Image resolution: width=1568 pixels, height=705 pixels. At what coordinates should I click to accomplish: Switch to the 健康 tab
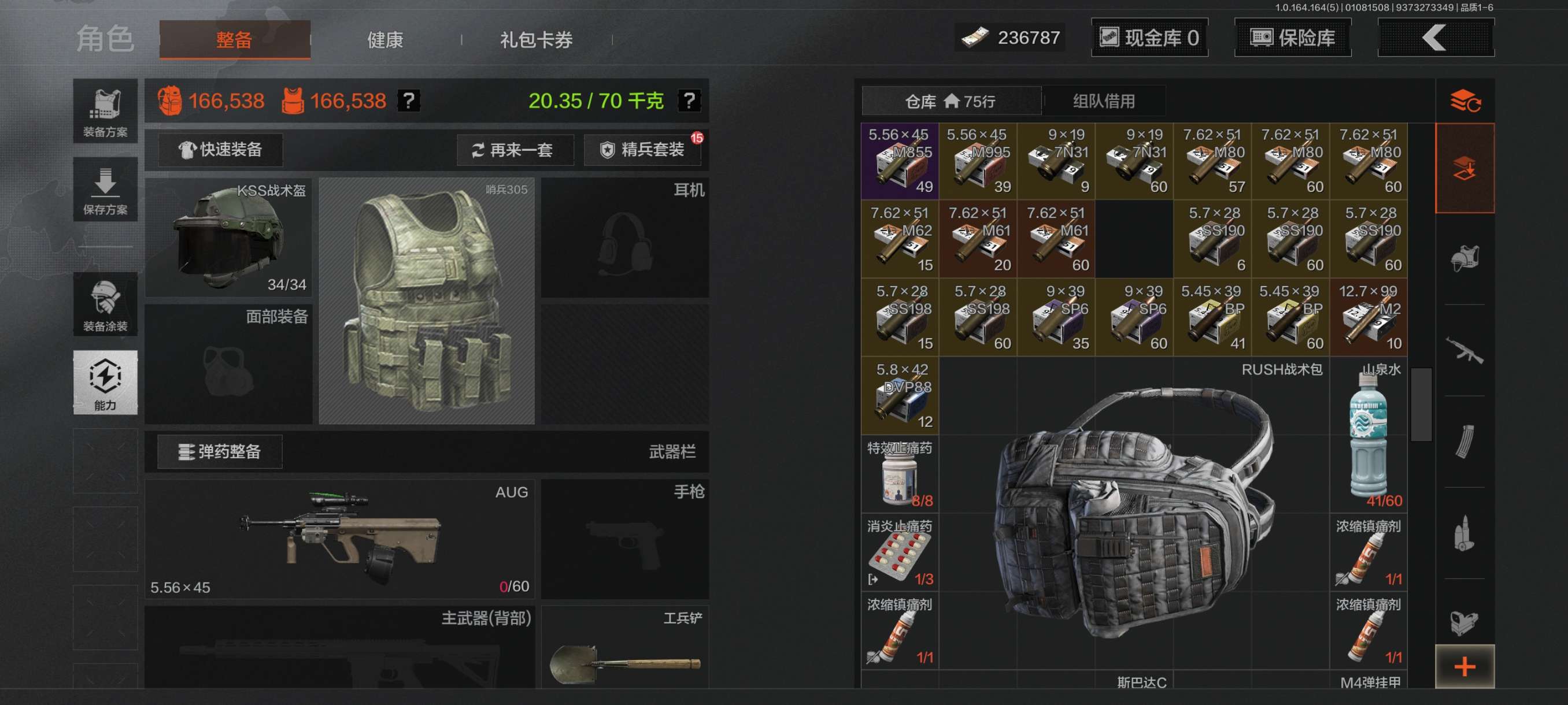coord(384,40)
